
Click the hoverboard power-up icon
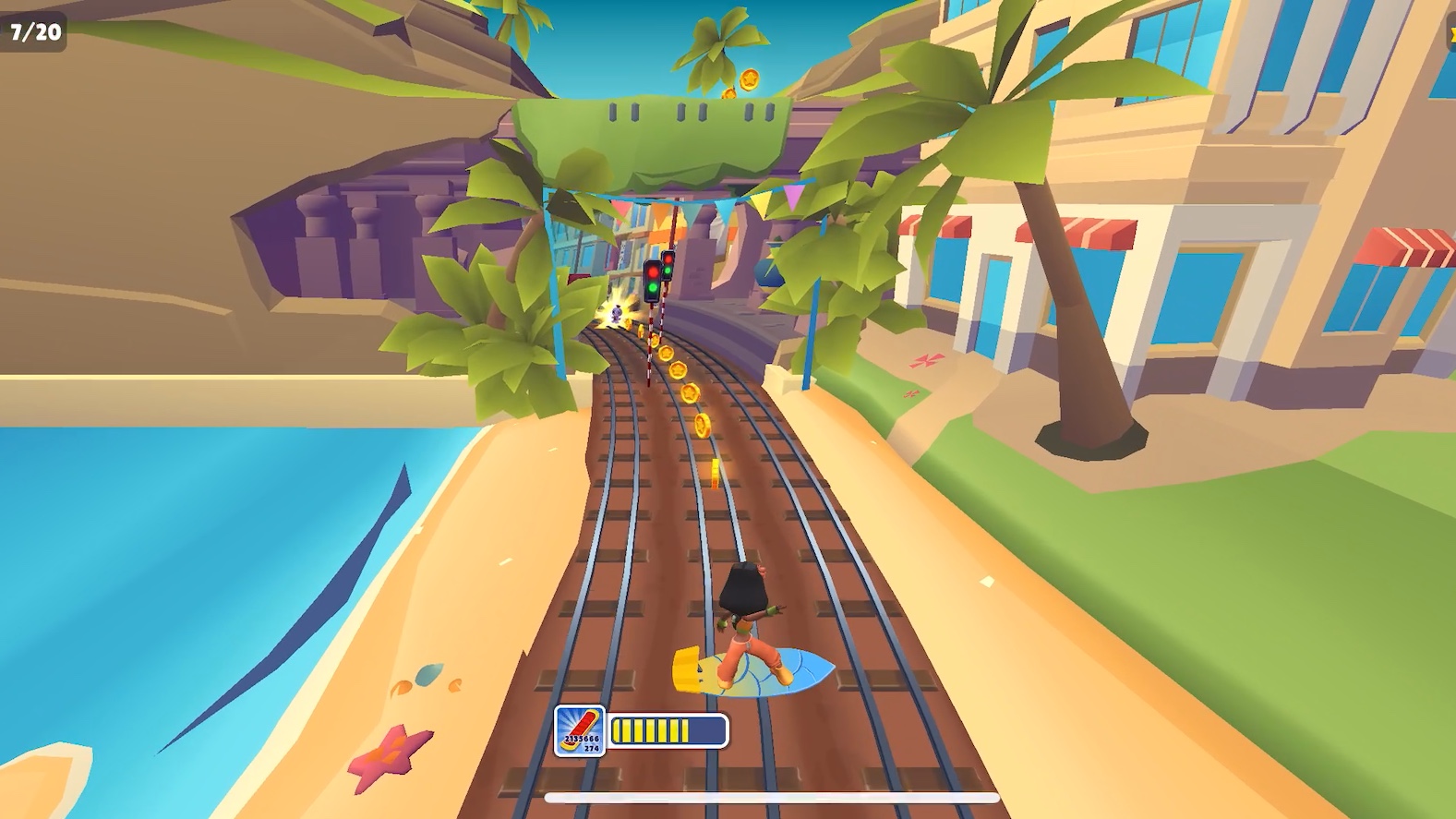(580, 730)
